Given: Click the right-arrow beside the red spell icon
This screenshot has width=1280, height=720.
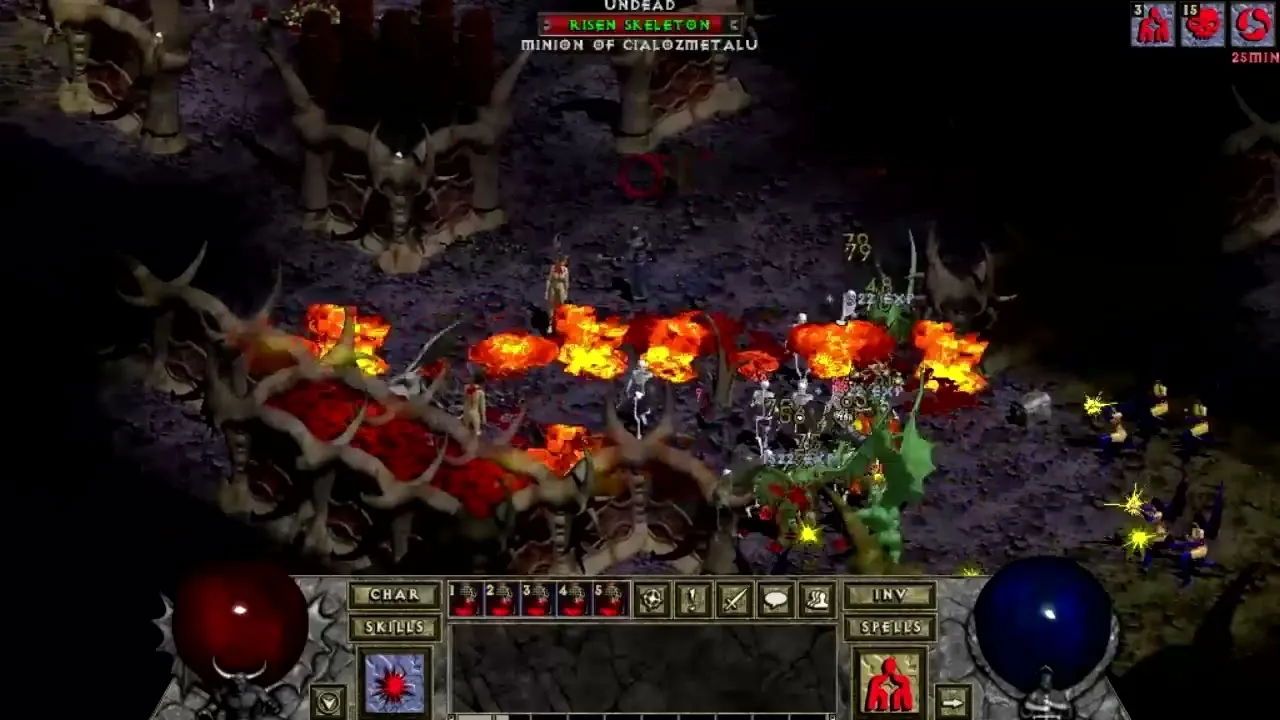Looking at the screenshot, I should (x=952, y=700).
